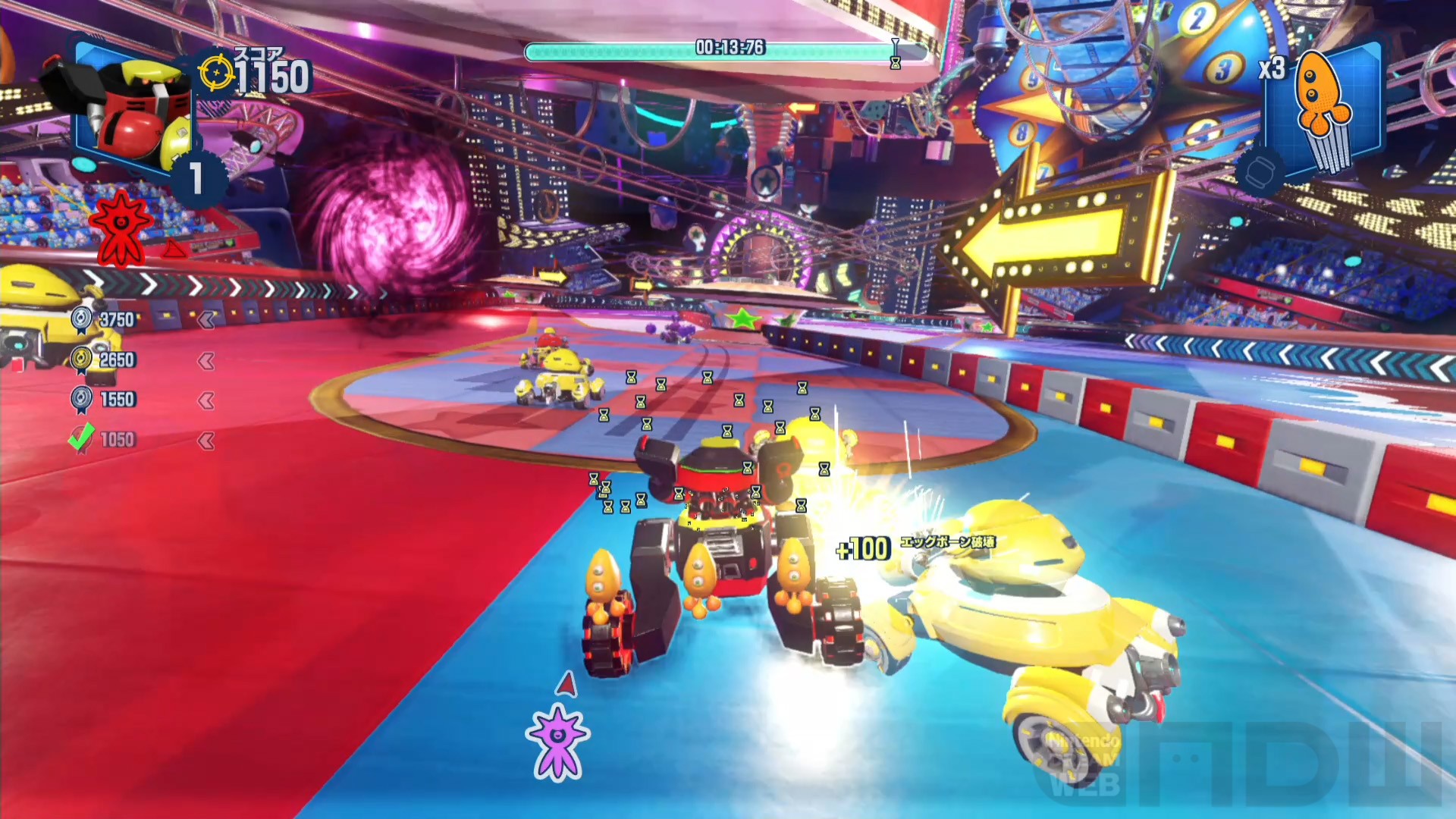This screenshot has width=1456, height=819.
Task: Select the 2650 score target medal
Action: click(x=82, y=359)
